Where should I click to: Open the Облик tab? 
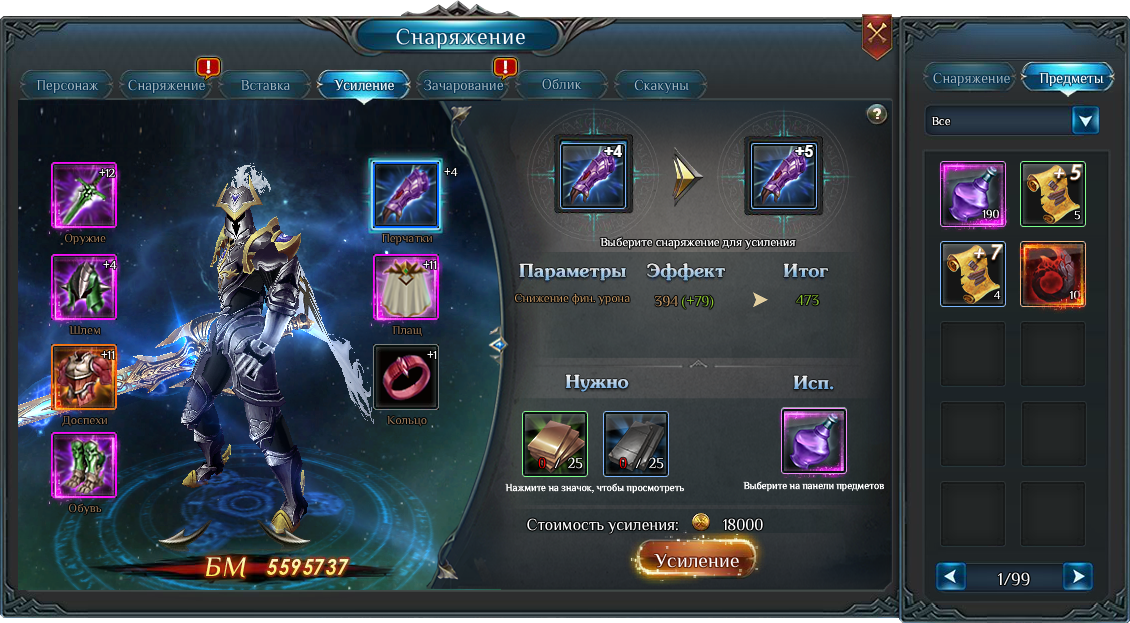click(x=561, y=86)
